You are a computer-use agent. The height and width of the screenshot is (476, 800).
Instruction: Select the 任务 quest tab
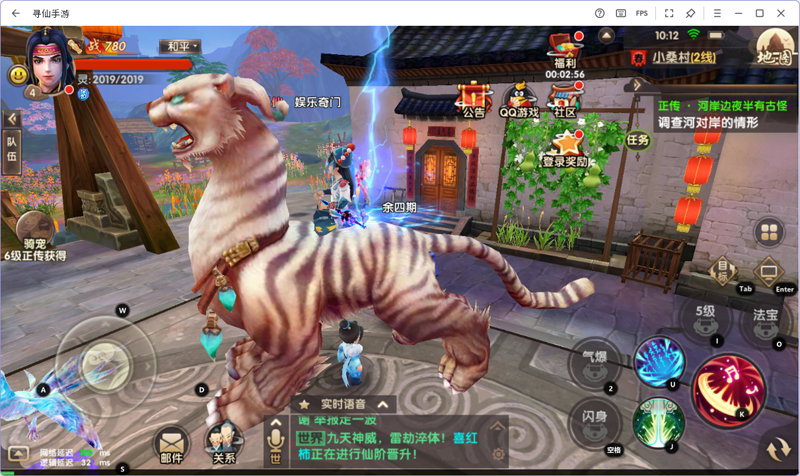pos(638,140)
